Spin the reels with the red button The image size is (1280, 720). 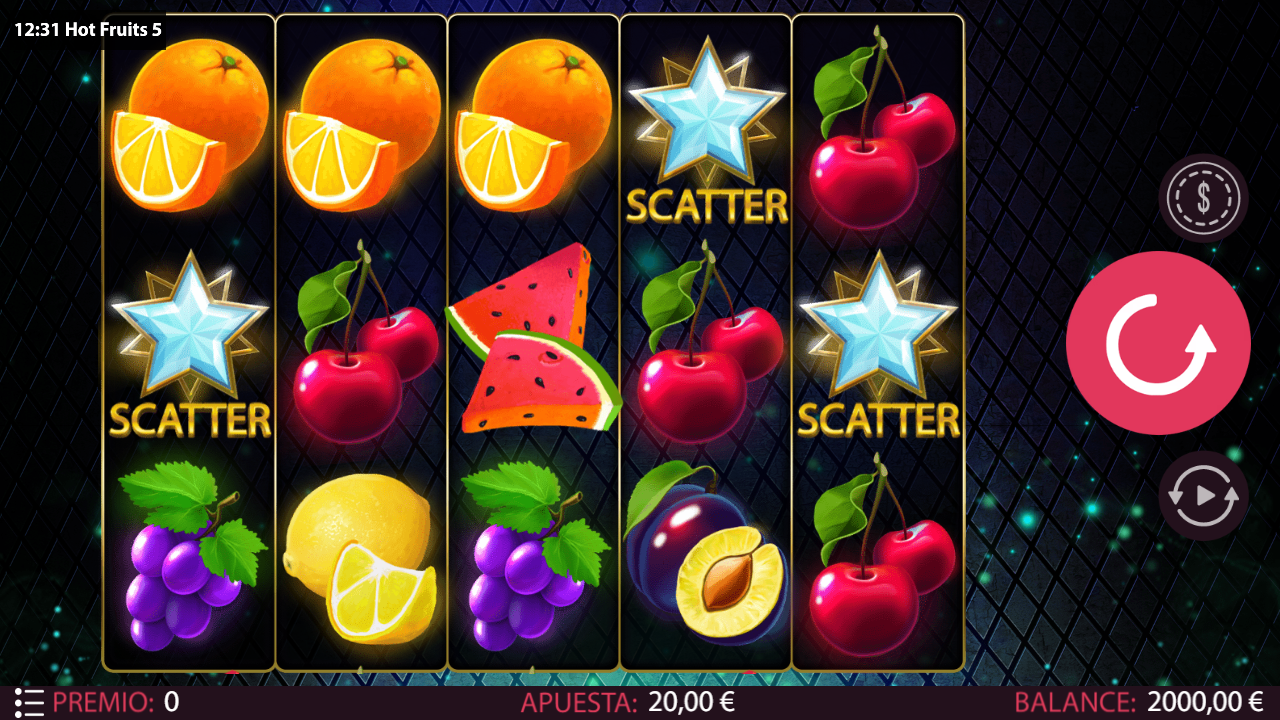tap(1158, 343)
